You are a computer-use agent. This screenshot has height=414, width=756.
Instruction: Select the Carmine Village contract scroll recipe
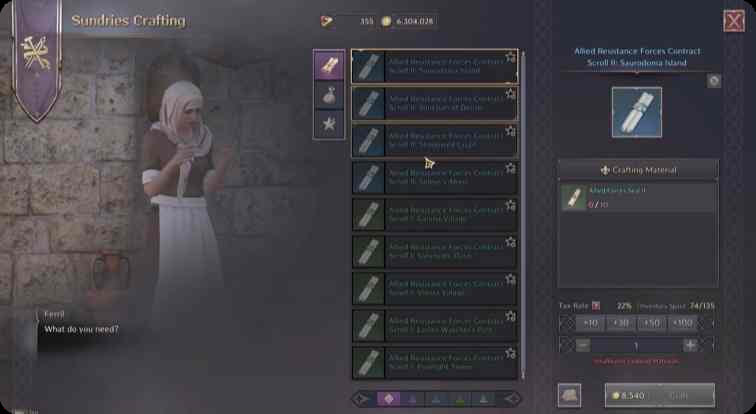[434, 214]
